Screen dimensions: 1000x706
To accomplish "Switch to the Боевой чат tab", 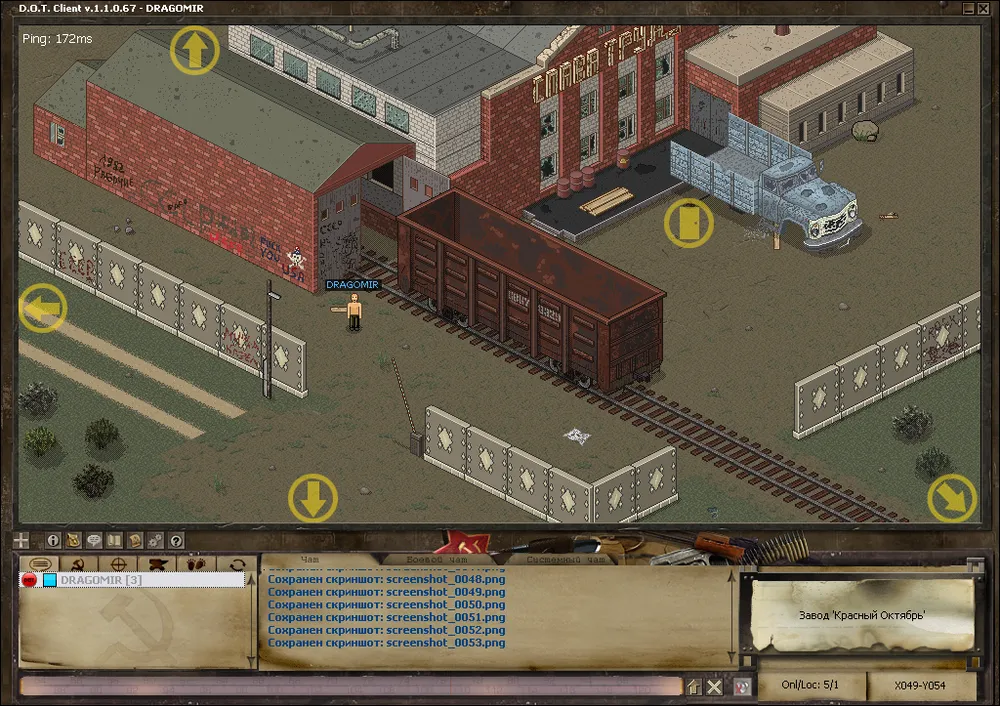I will [436, 560].
